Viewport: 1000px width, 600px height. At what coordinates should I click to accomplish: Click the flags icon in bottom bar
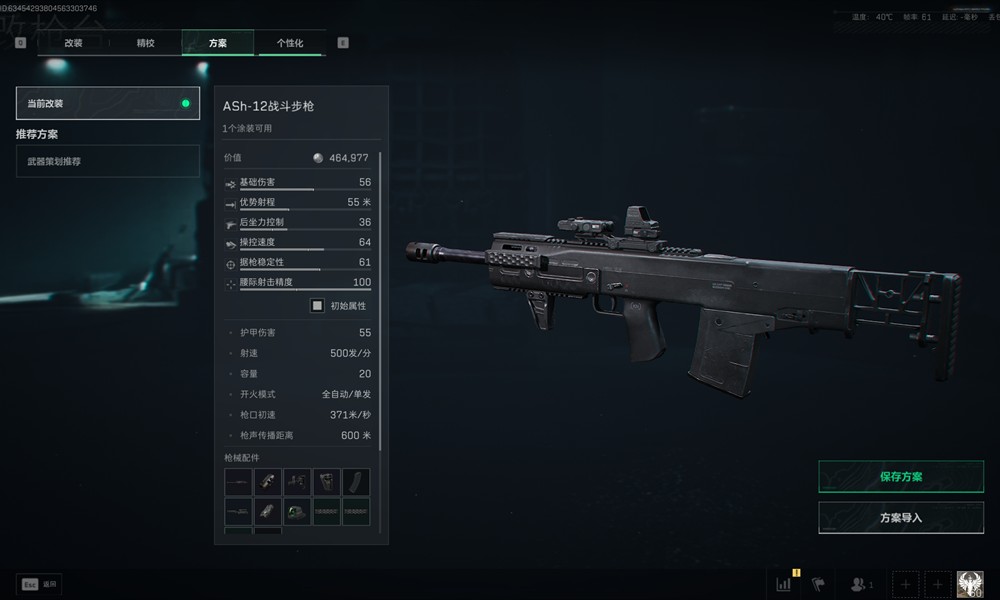point(818,584)
